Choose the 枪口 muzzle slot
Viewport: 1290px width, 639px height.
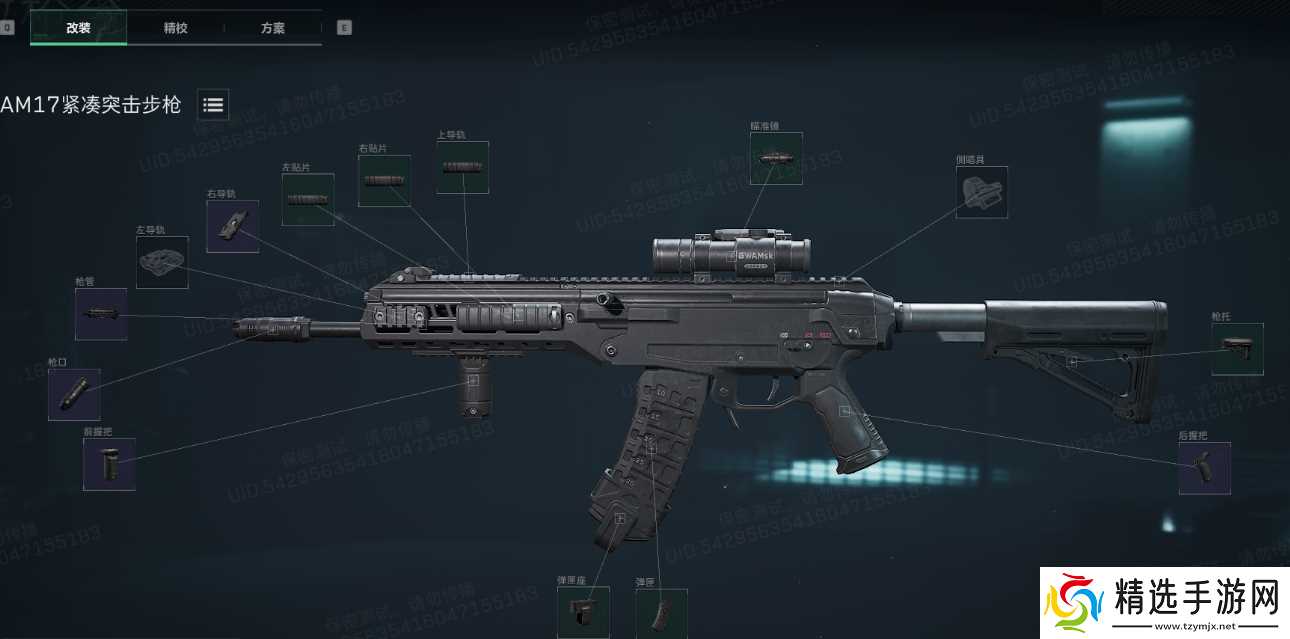click(x=74, y=394)
